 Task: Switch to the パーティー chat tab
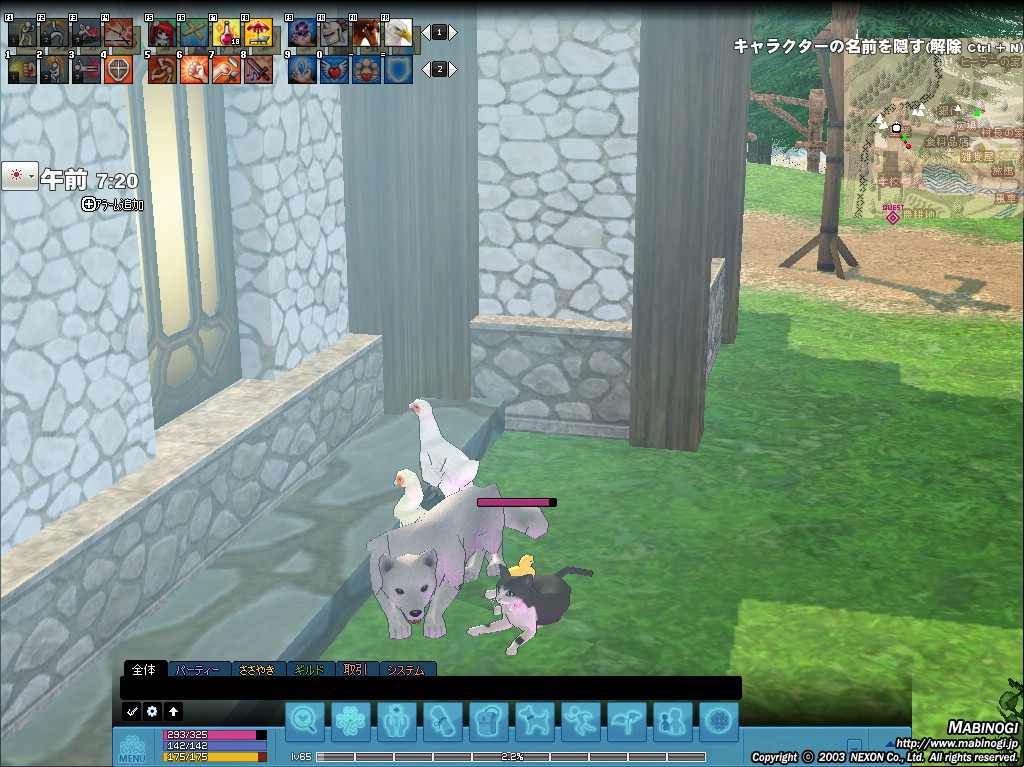(198, 670)
